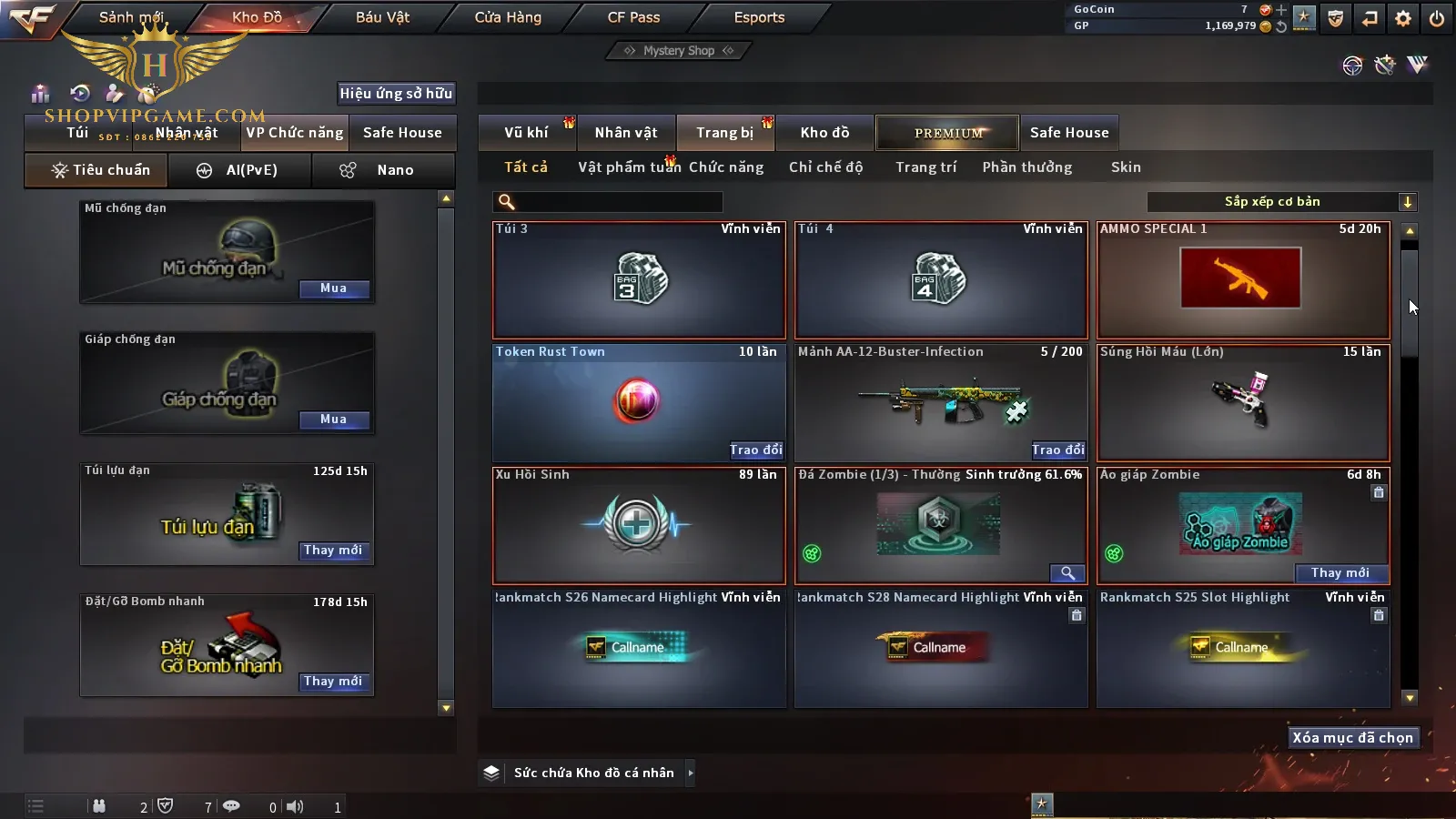Screen dimensions: 1456x819
Task: Choose the Skin filter category
Action: 1126,167
